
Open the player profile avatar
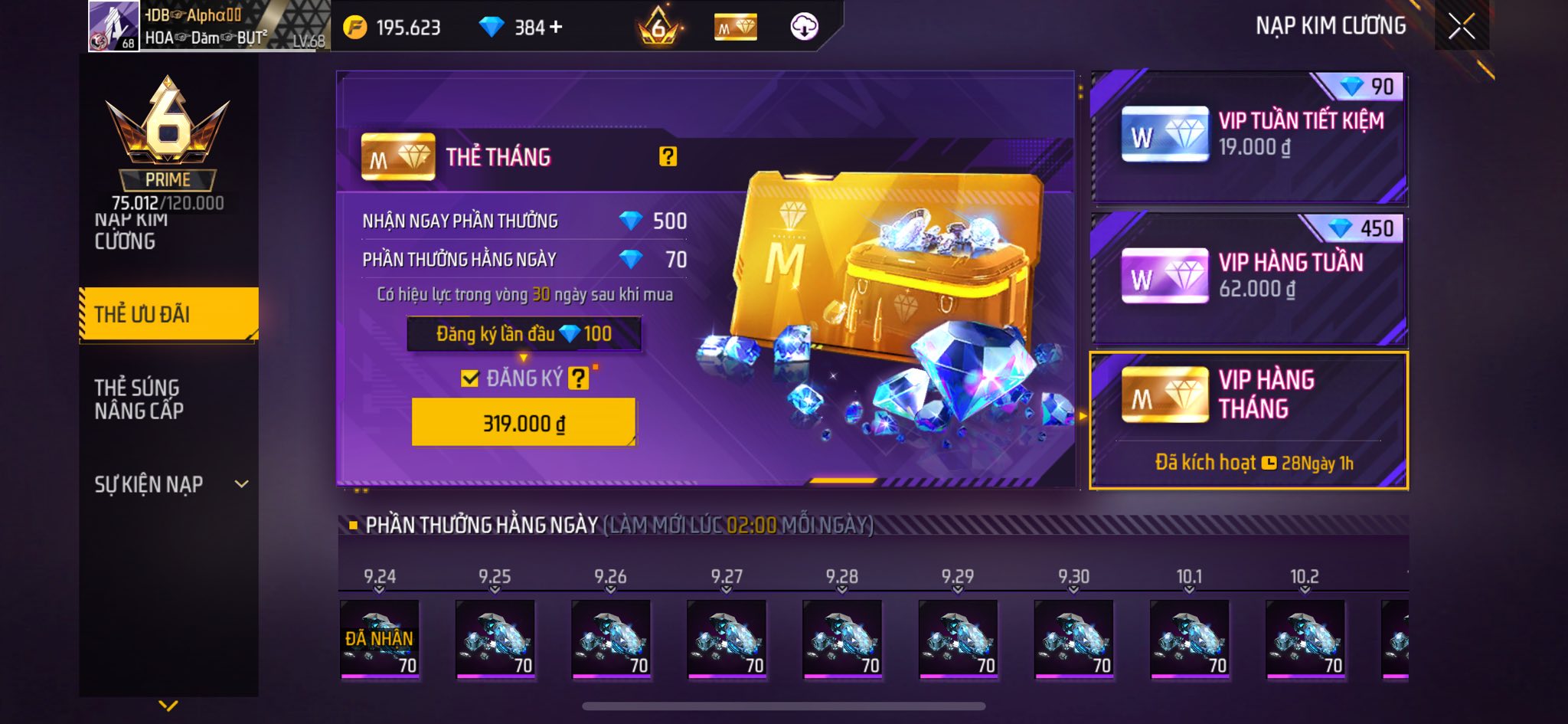point(113,26)
